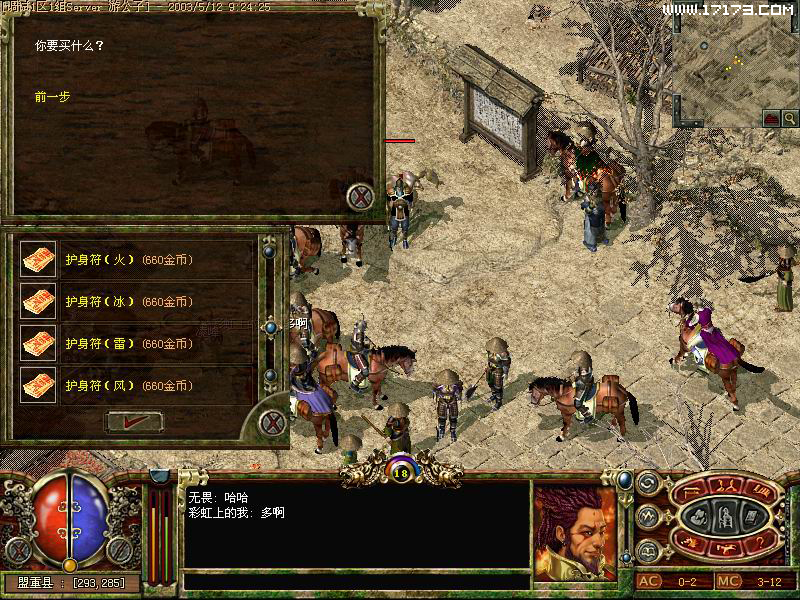Click the red question mark help button
The height and width of the screenshot is (600, 800).
click(x=763, y=541)
